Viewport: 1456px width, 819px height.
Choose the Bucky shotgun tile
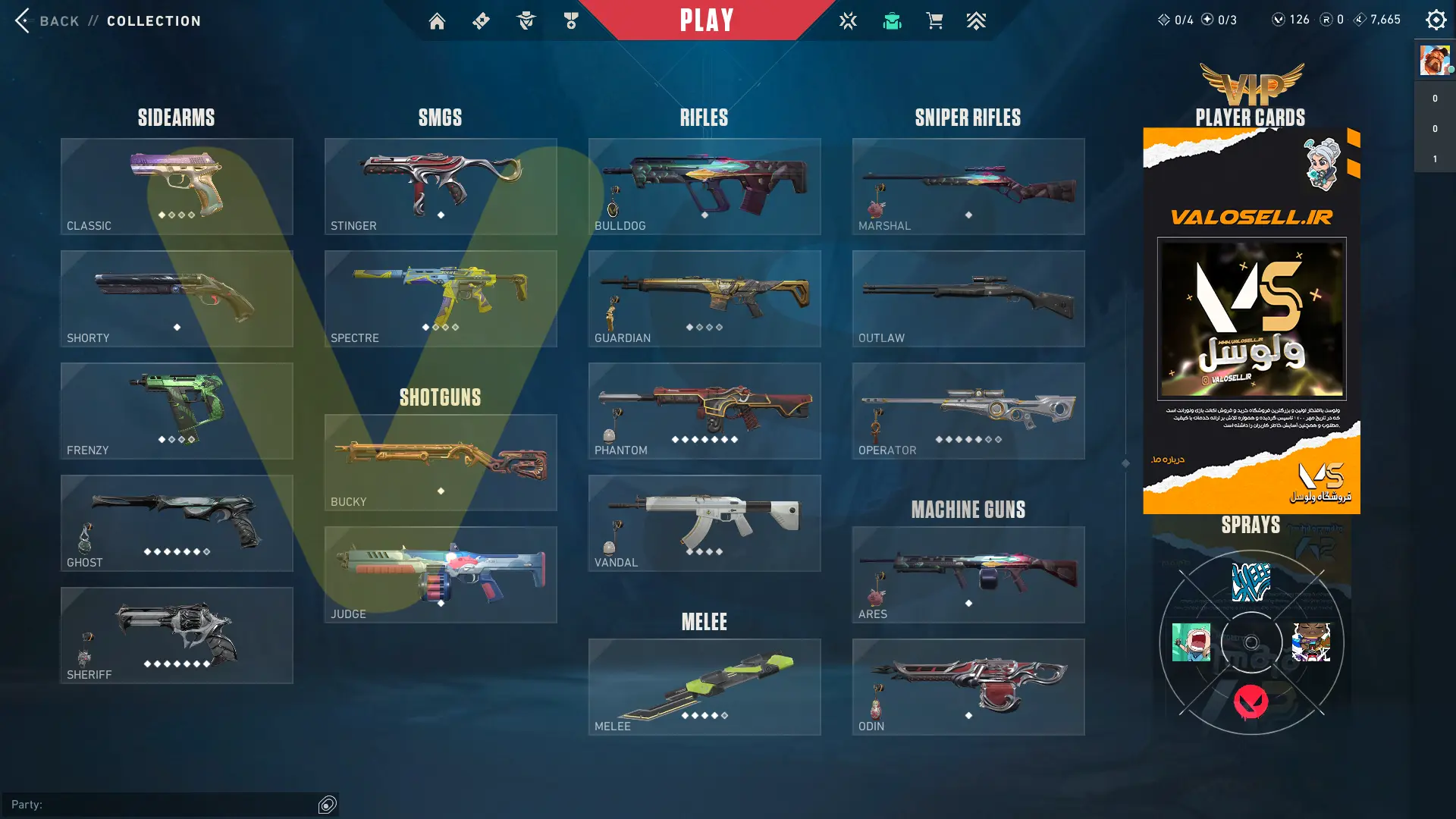pos(441,463)
